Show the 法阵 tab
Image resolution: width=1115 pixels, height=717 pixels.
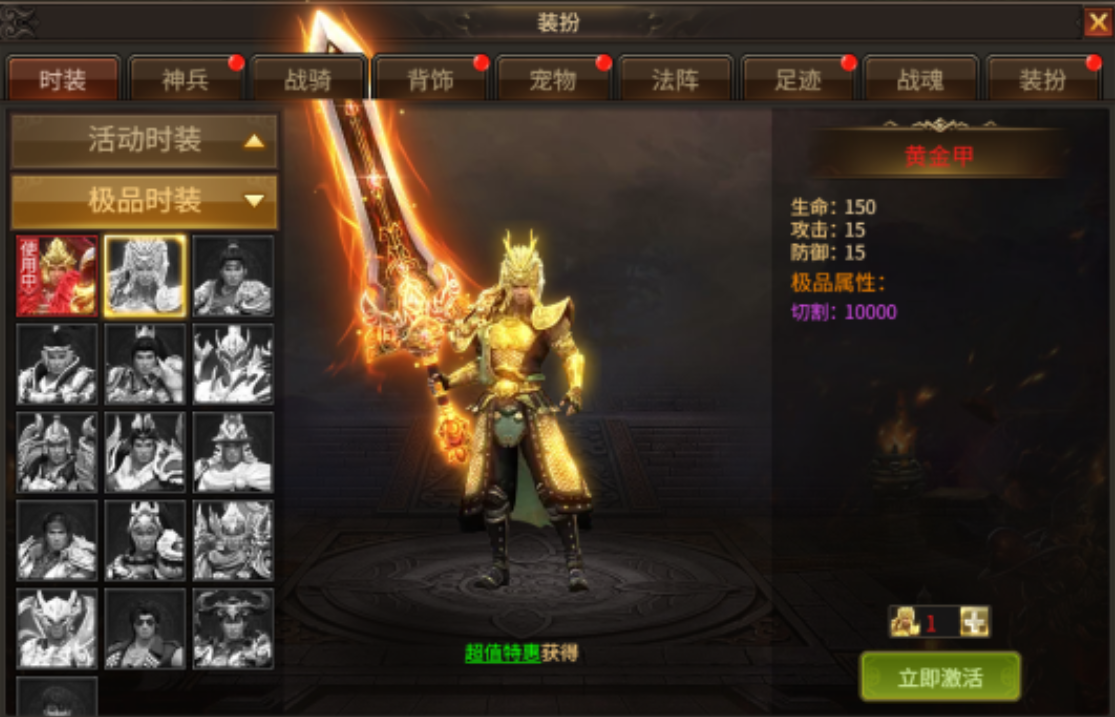click(x=675, y=80)
